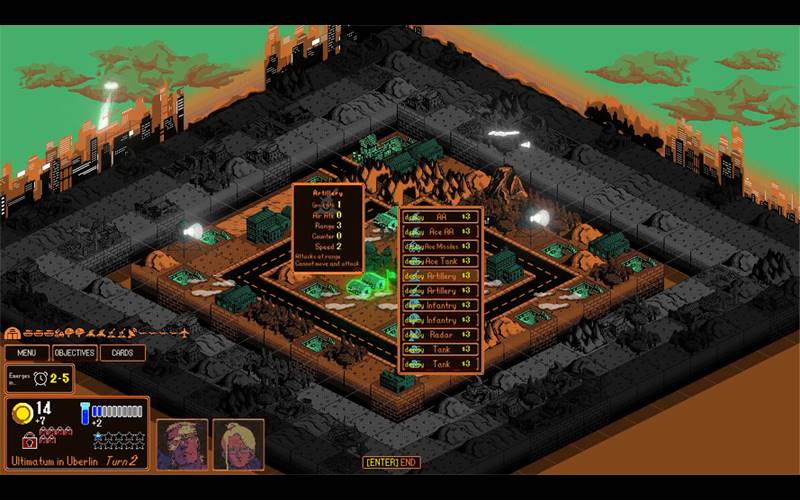This screenshot has width=800, height=500.
Task: Show the OBJECTIVES panel
Action: point(74,352)
